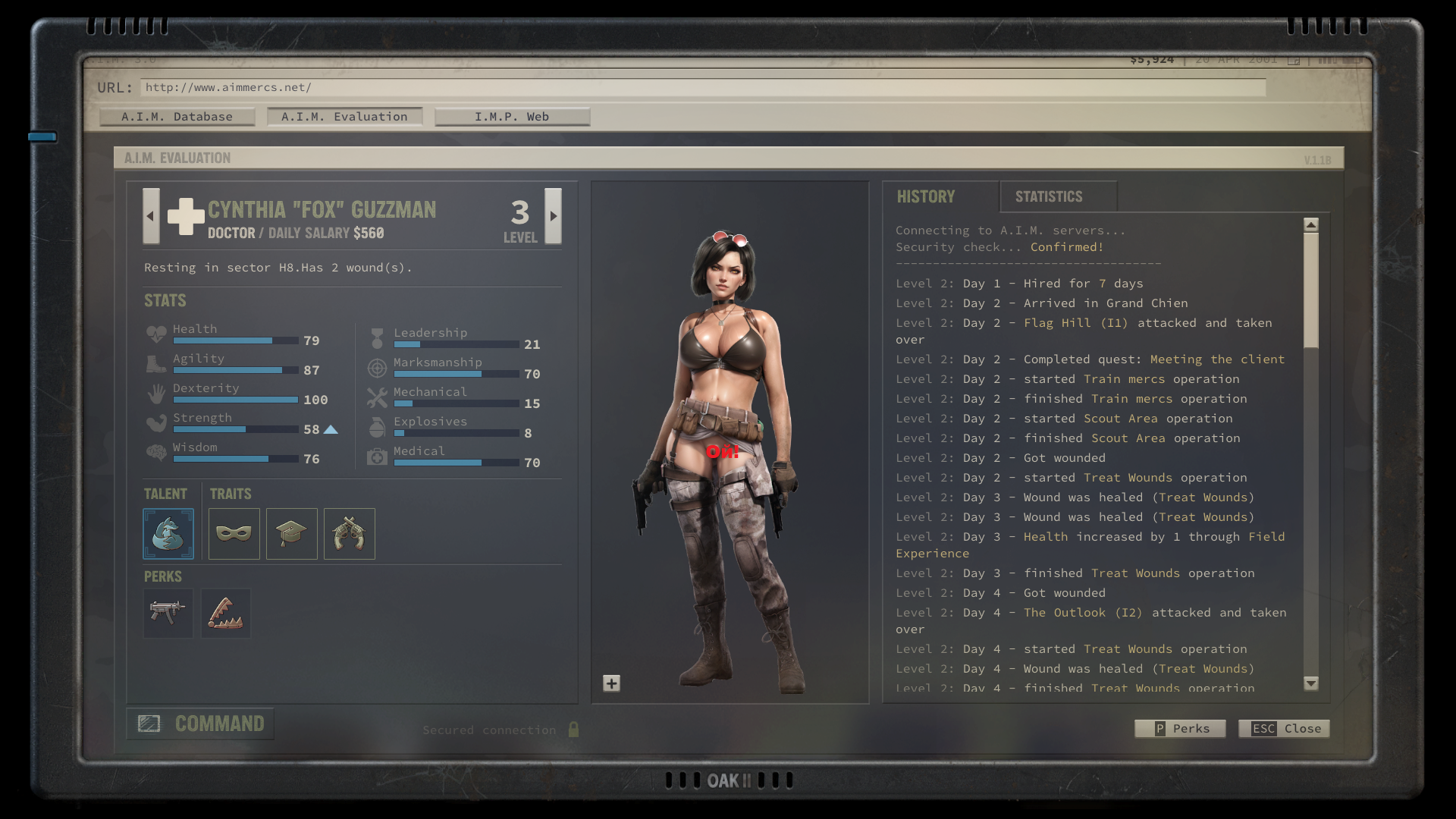1456x819 pixels.
Task: Expand the mercenary portrait with plus button
Action: point(612,683)
